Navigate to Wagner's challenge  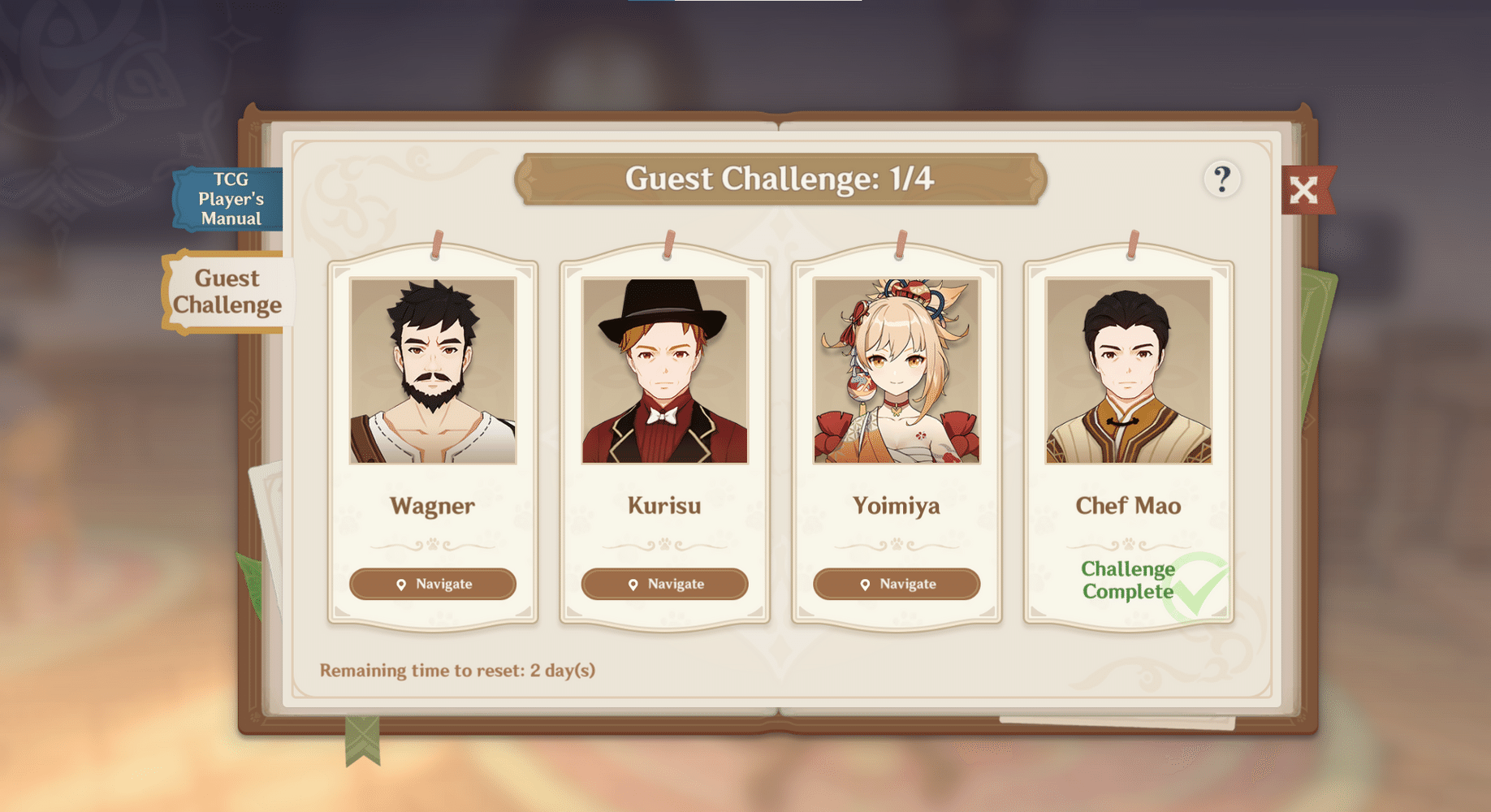click(434, 584)
